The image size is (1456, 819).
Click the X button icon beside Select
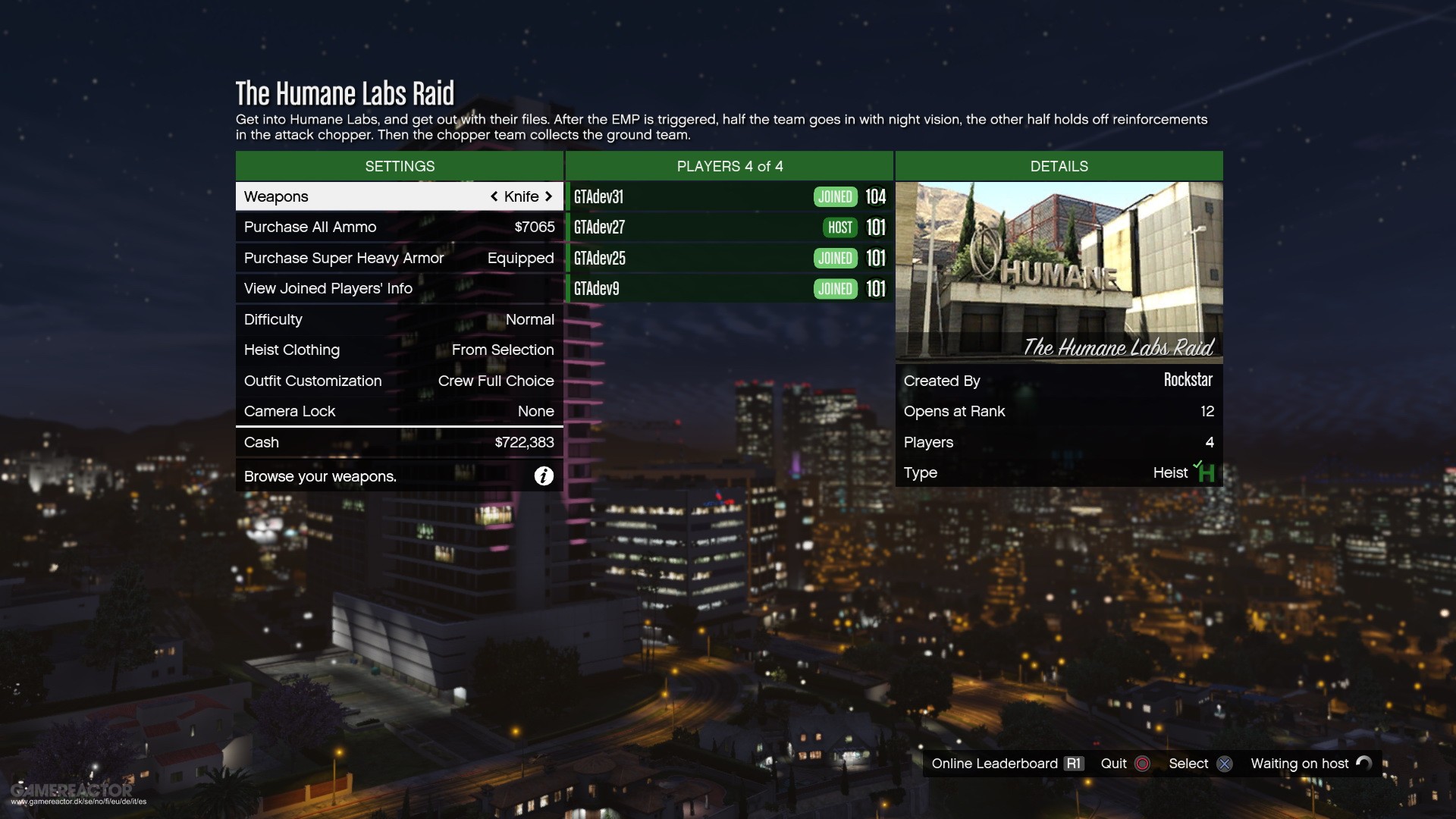pos(1225,764)
